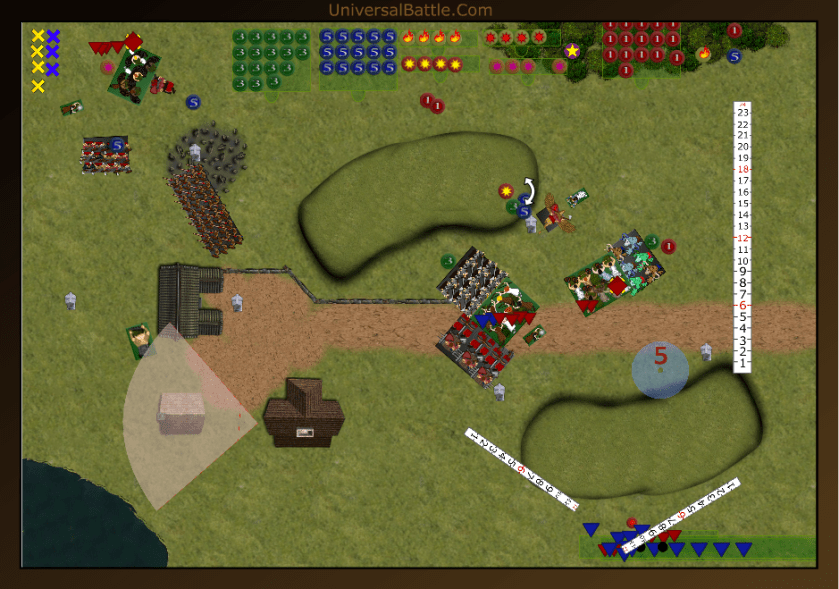This screenshot has width=839, height=589.
Task: Select the purple token with a yellow star
Action: (572, 51)
